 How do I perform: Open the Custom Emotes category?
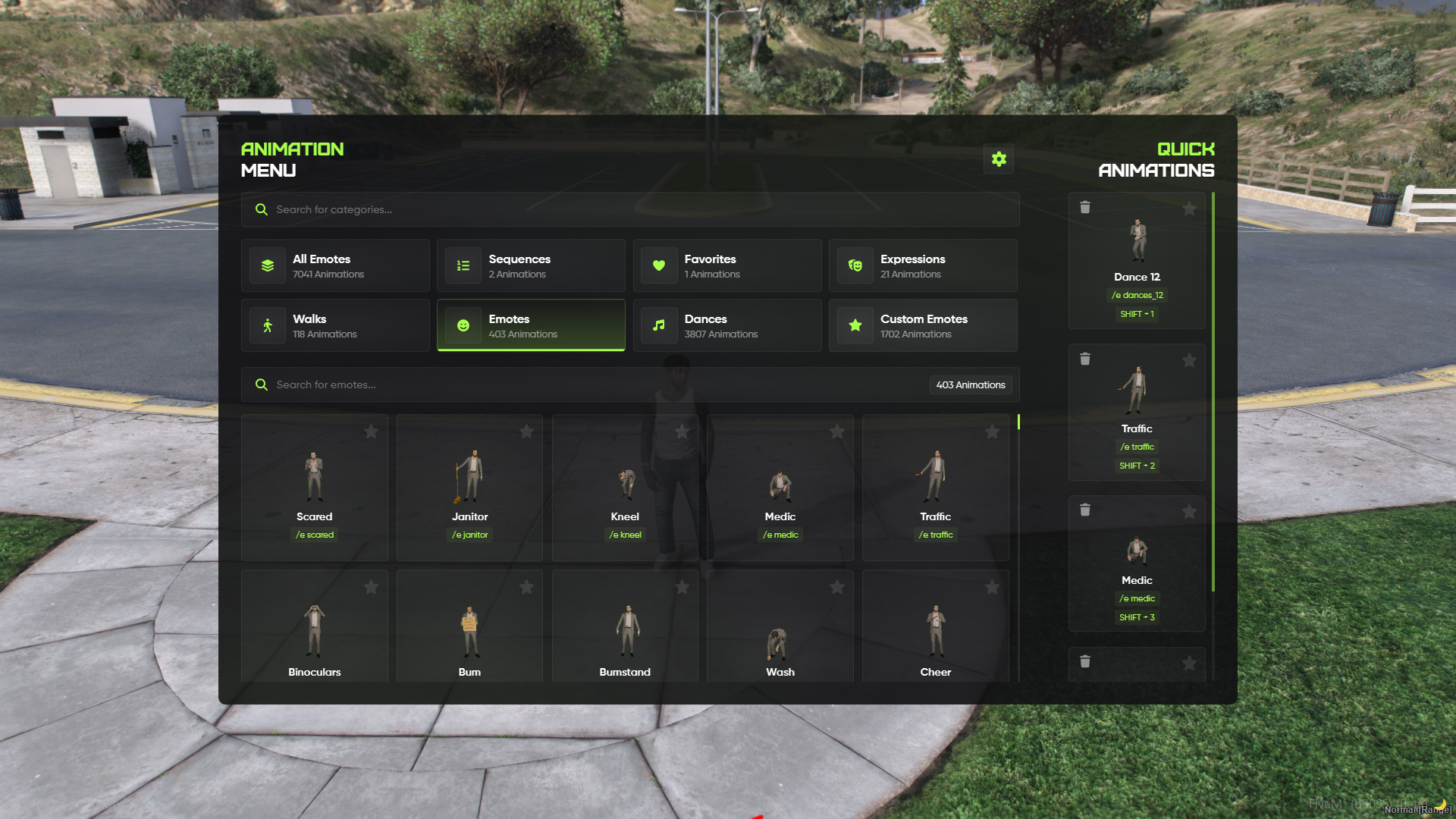tap(923, 325)
